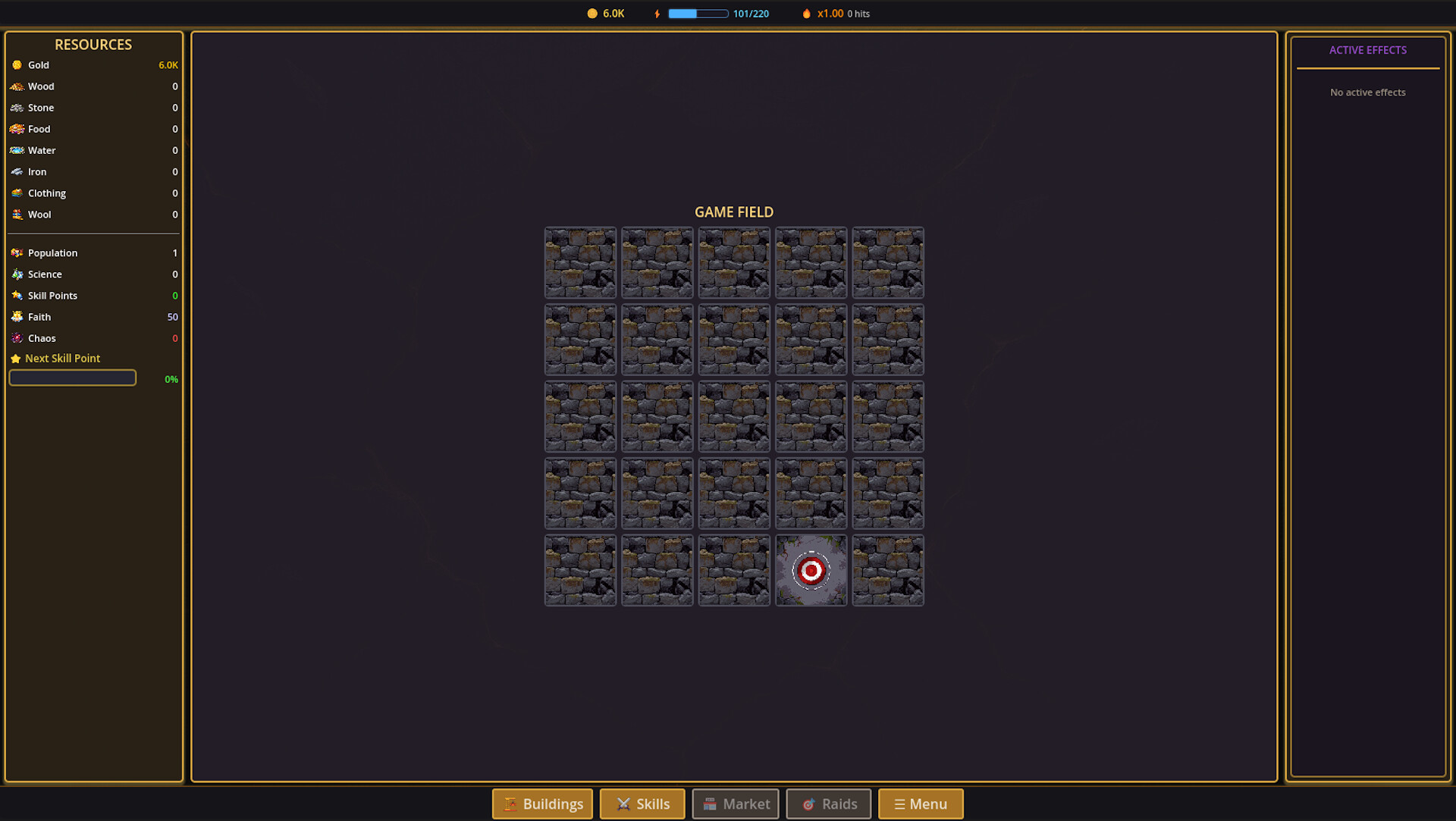Click the Iron resource icon
The image size is (1456, 821).
pos(17,172)
